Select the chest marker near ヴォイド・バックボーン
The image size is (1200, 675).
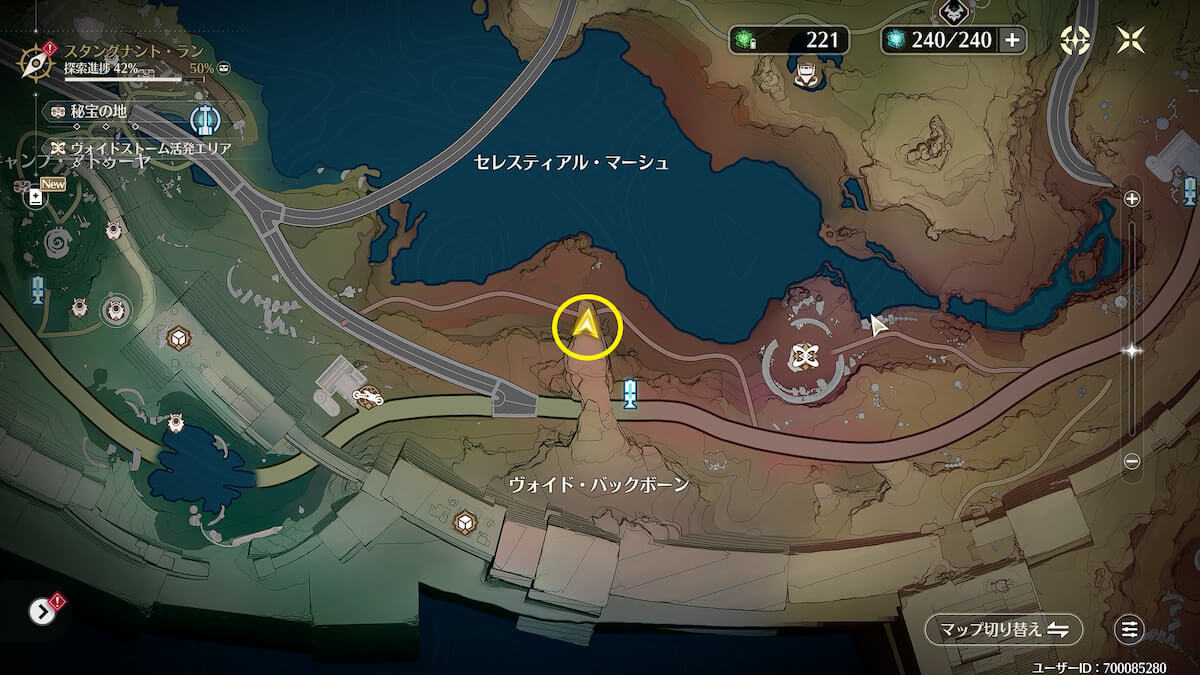[465, 521]
